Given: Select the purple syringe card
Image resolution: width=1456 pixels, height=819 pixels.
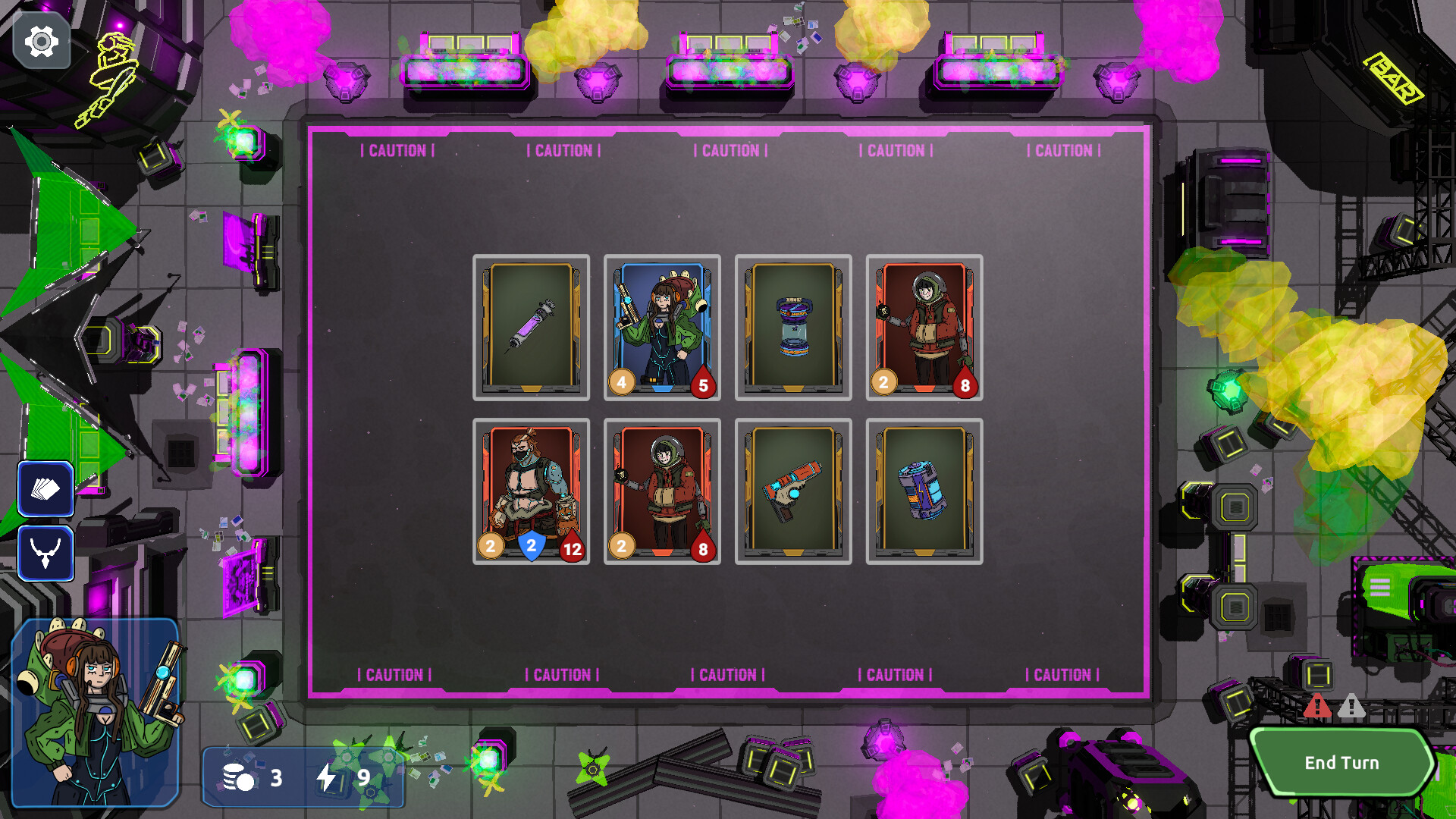Looking at the screenshot, I should [x=532, y=328].
